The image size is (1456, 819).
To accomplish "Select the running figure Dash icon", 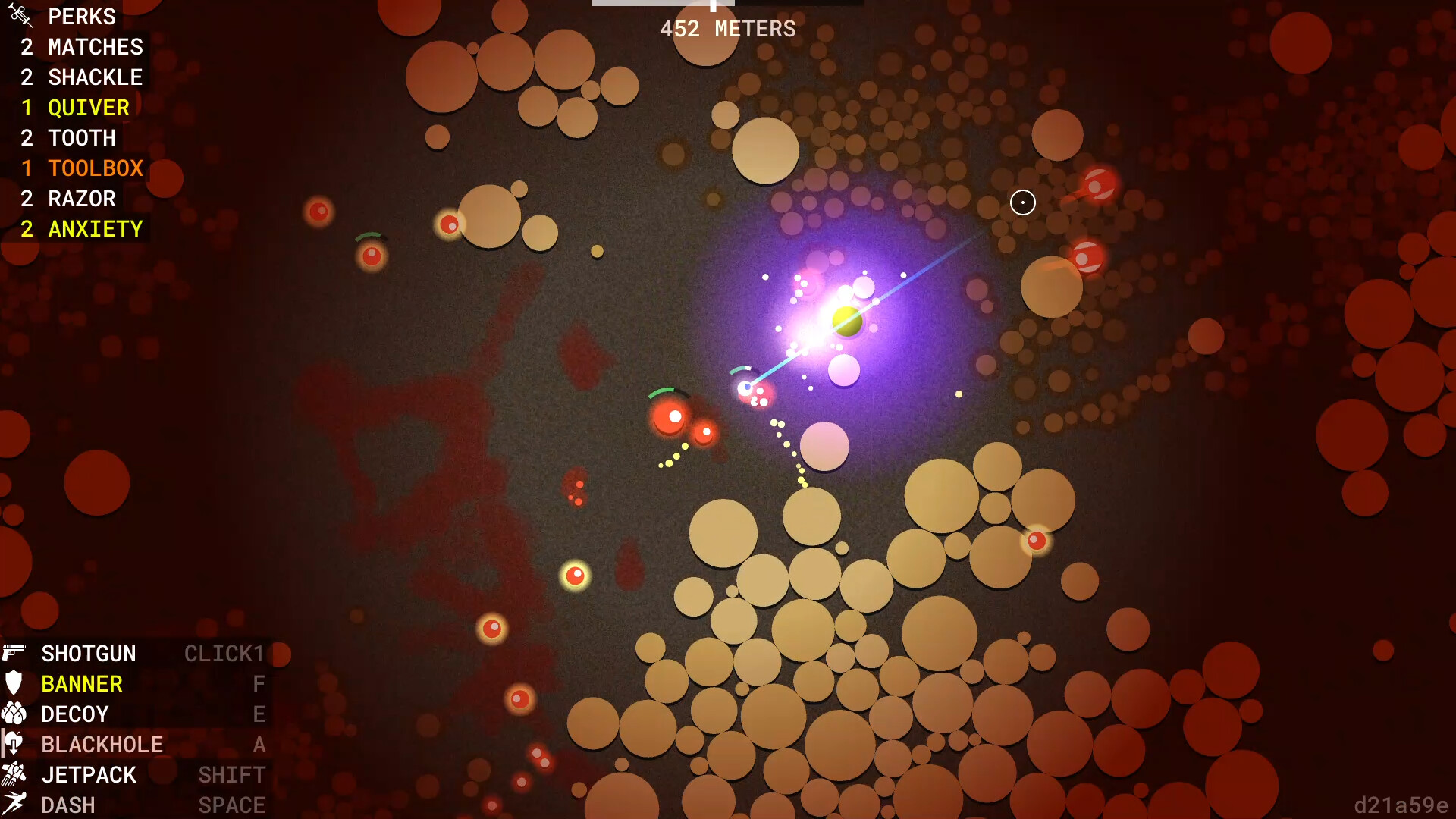I will click(x=14, y=803).
